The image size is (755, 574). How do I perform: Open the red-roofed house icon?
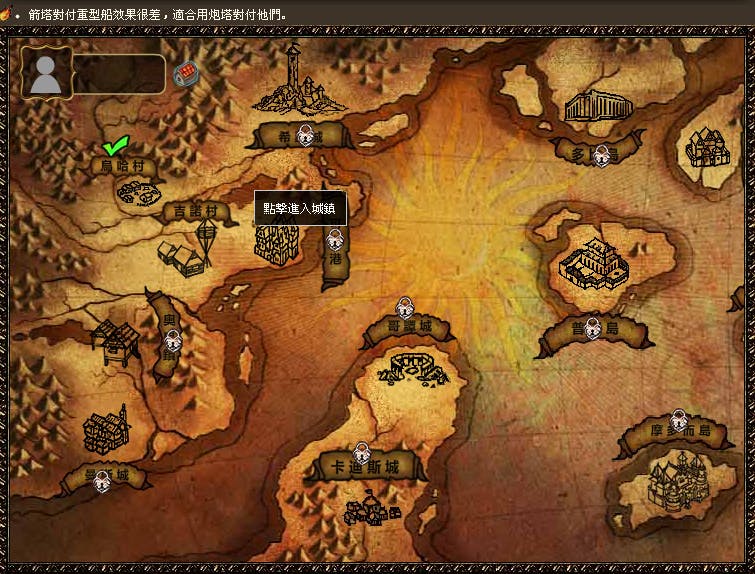point(184,75)
